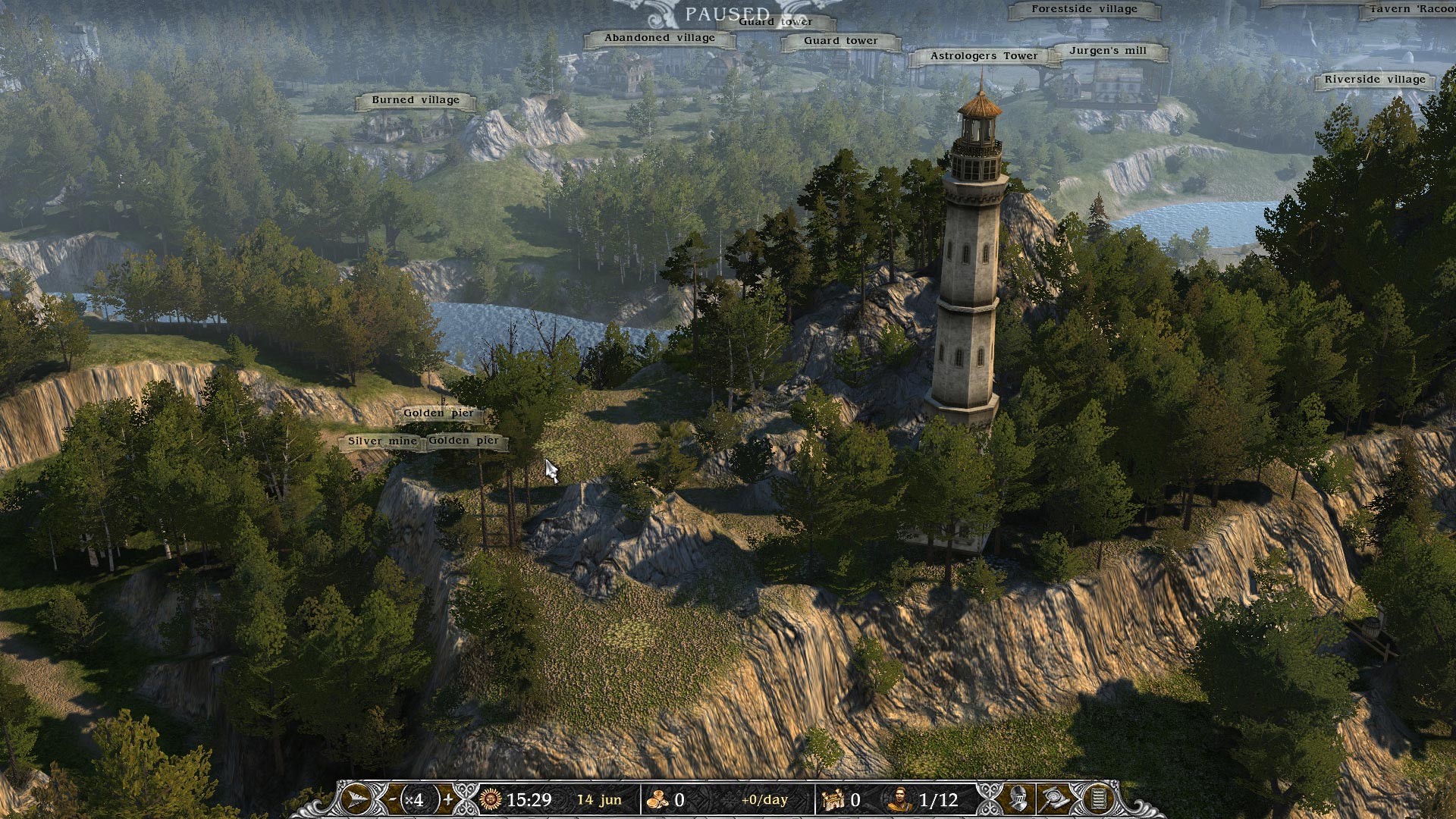Increase game speed with the plus button
The height and width of the screenshot is (819, 1456).
click(448, 799)
